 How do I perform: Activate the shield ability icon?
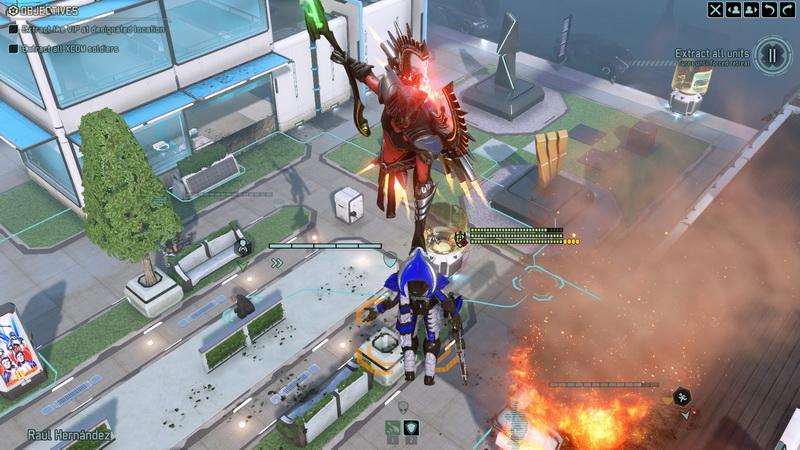tap(411, 428)
